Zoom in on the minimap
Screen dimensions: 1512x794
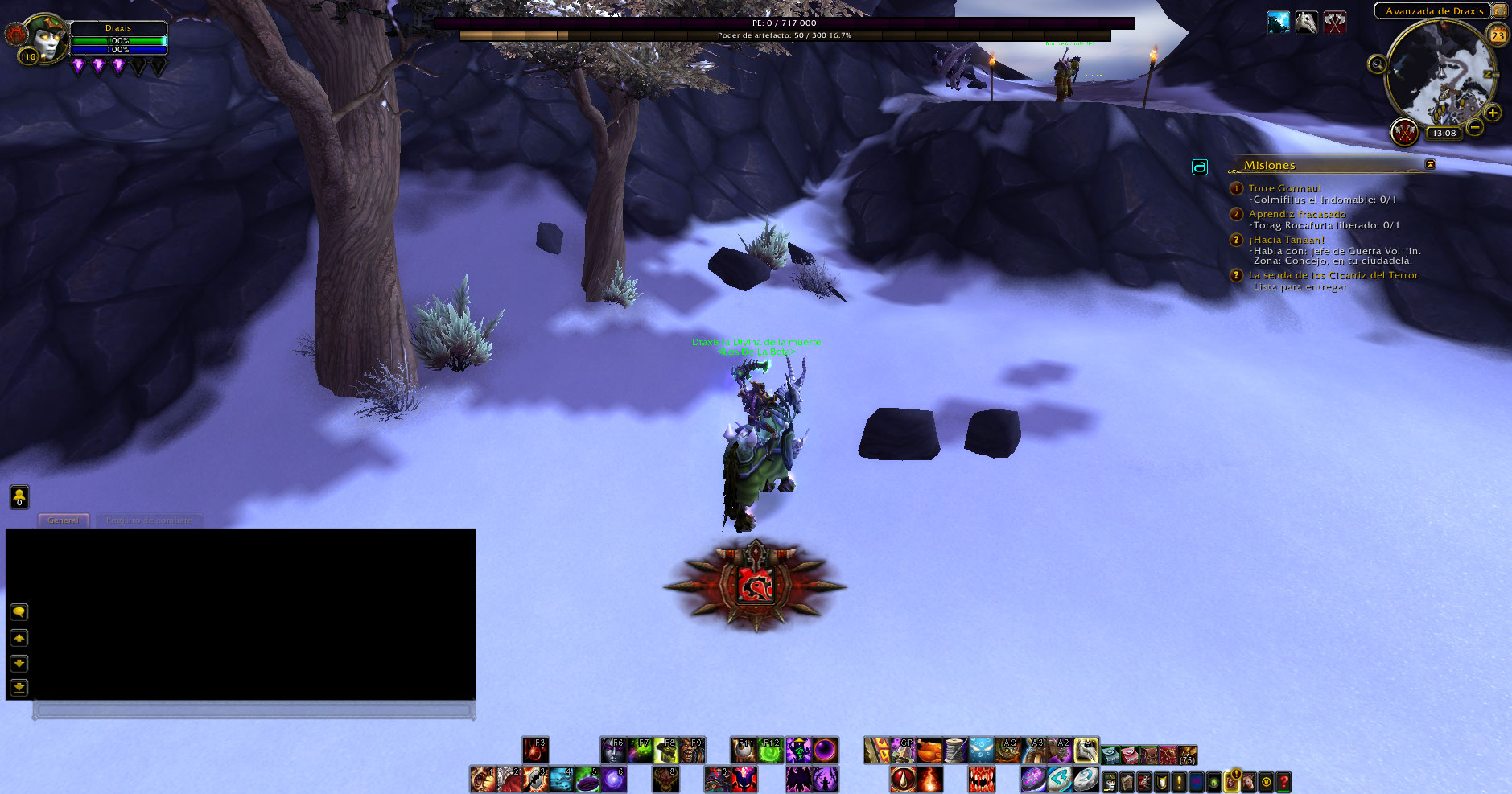click(1493, 113)
